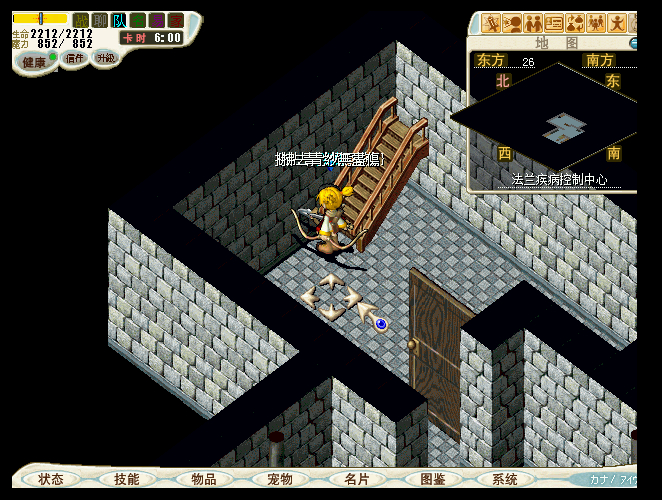The height and width of the screenshot is (500, 662).
Task: Open the 宠物 pets menu
Action: click(280, 480)
